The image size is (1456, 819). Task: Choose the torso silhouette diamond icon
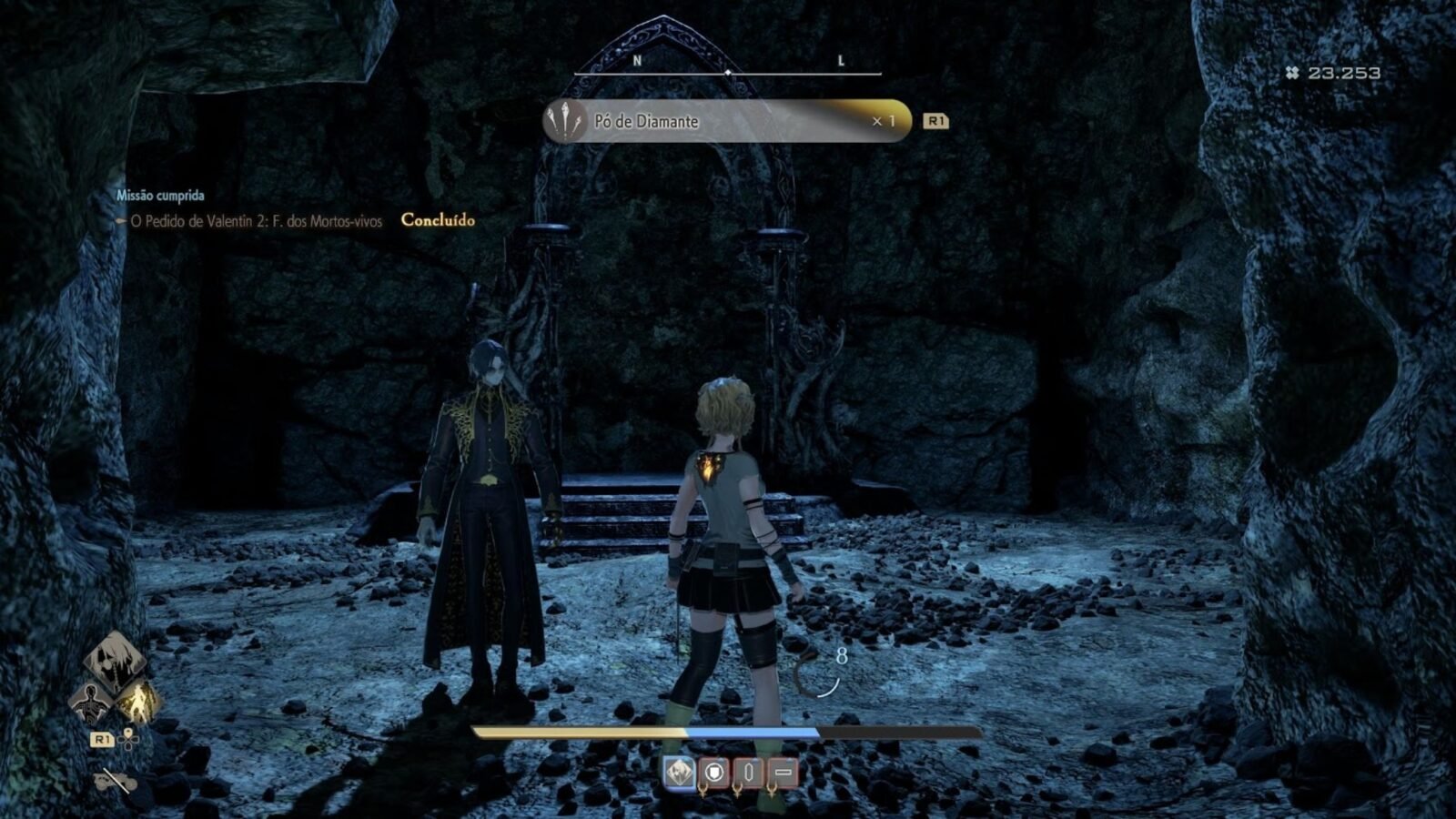(x=92, y=702)
